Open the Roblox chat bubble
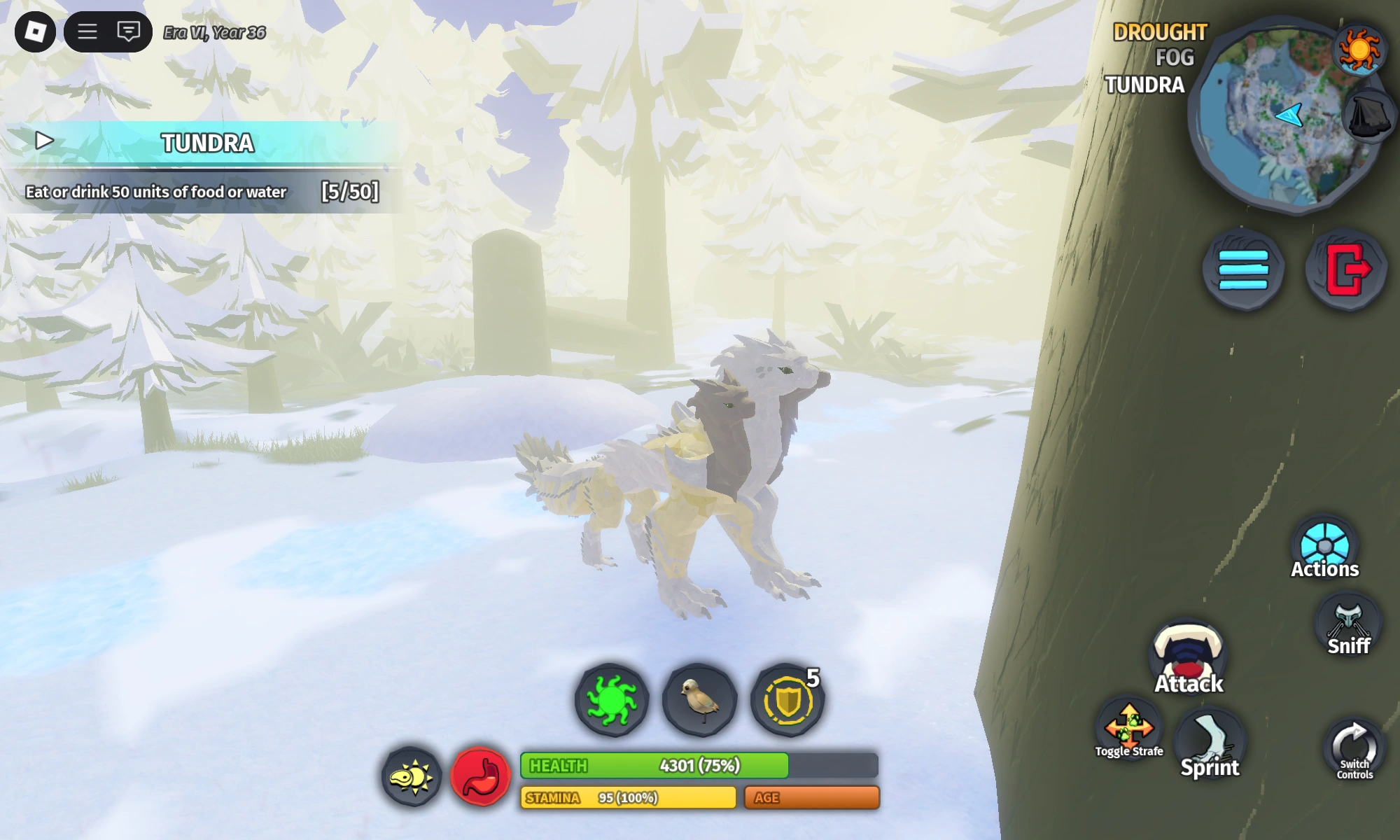Image resolution: width=1400 pixels, height=840 pixels. coord(129,31)
